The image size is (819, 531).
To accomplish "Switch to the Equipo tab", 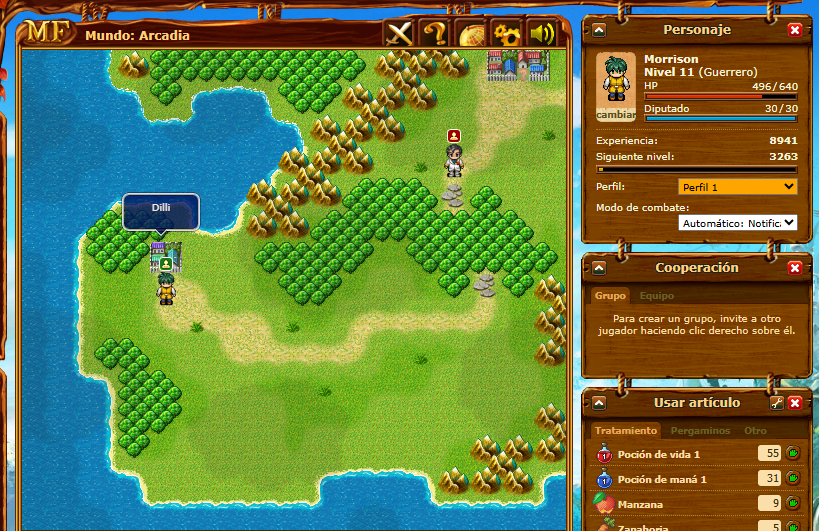I will click(x=657, y=296).
